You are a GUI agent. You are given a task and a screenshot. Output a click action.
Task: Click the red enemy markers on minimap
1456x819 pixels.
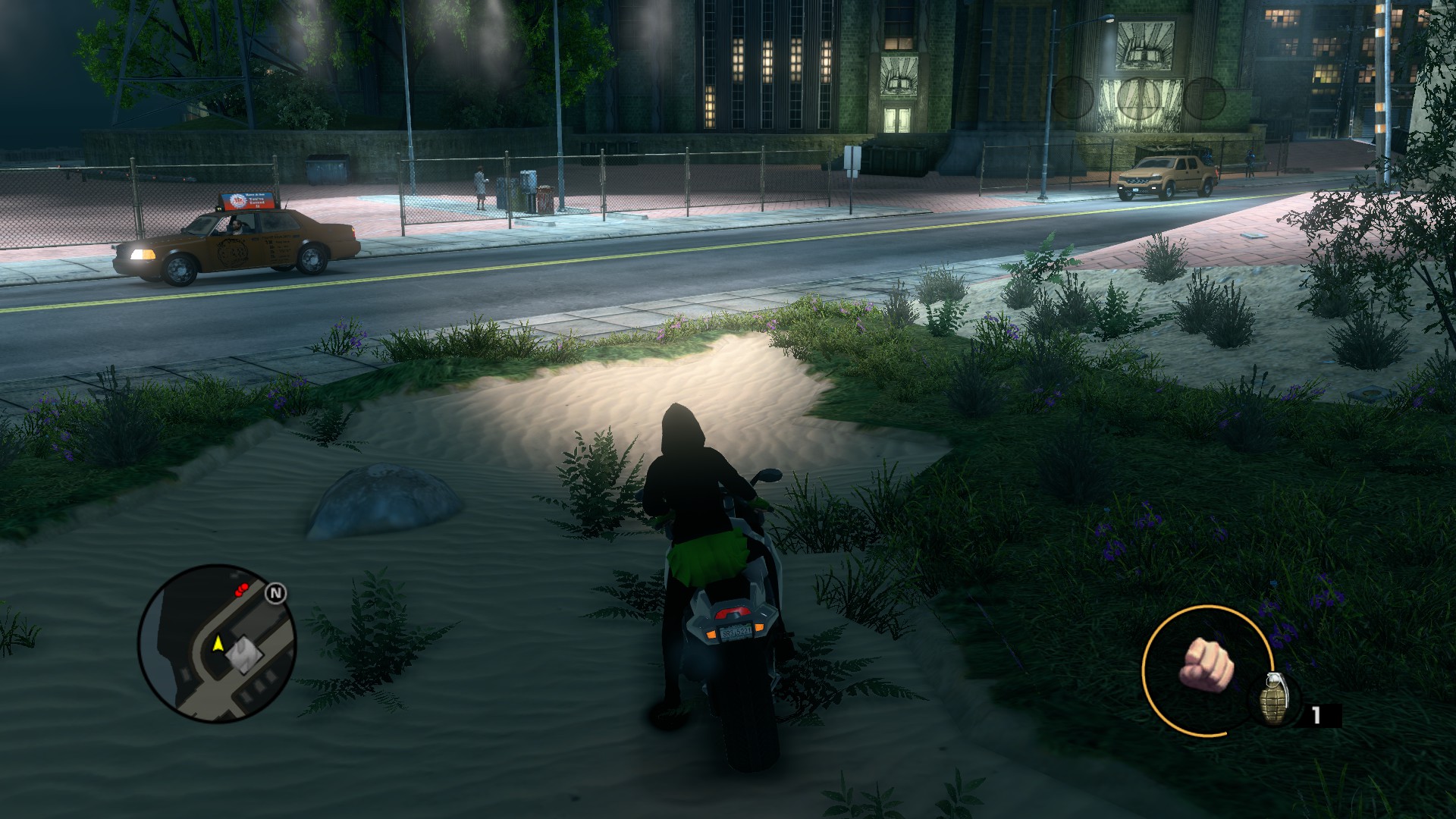click(x=241, y=589)
